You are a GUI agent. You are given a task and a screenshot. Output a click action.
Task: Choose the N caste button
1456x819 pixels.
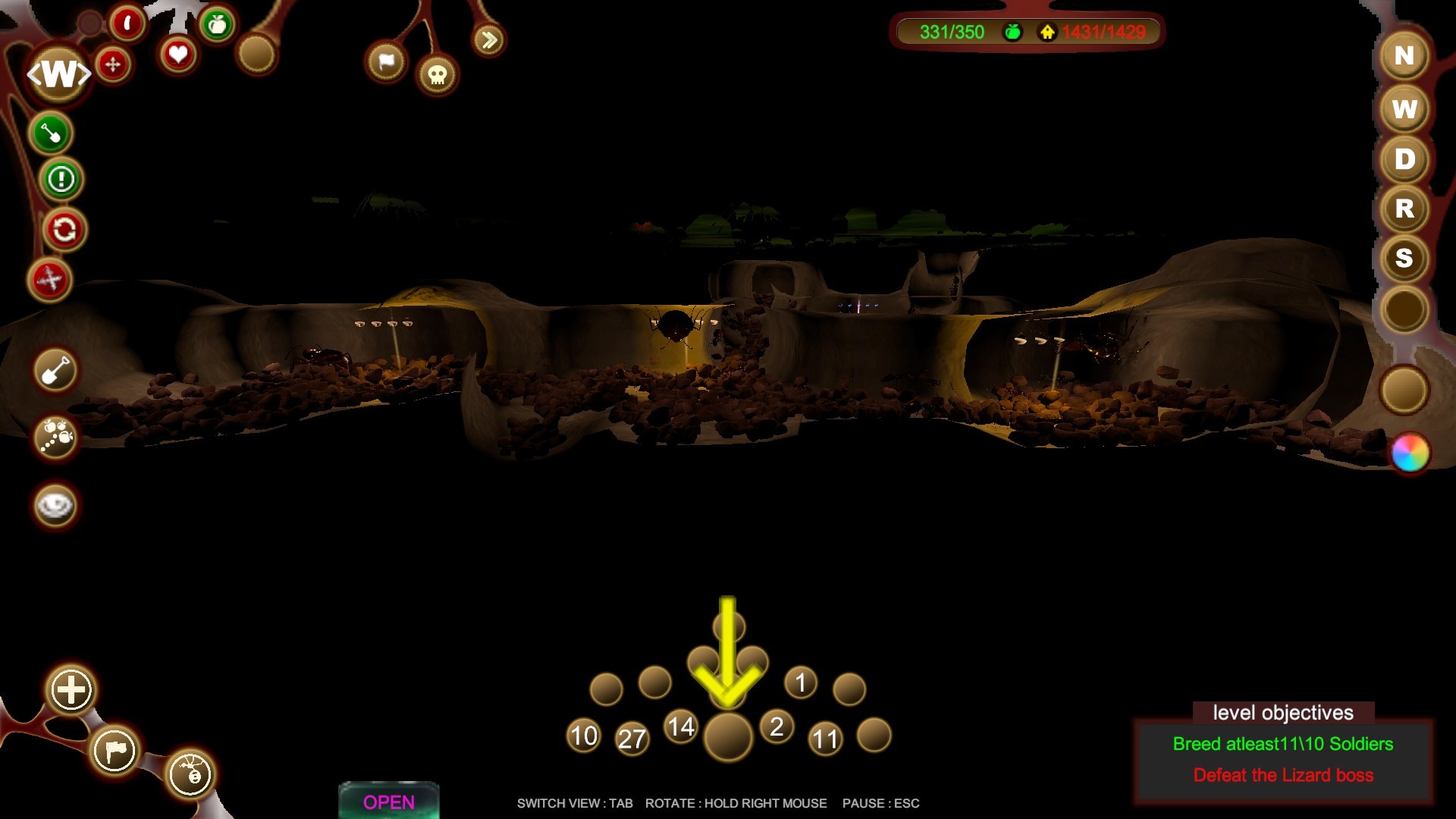click(x=1404, y=56)
